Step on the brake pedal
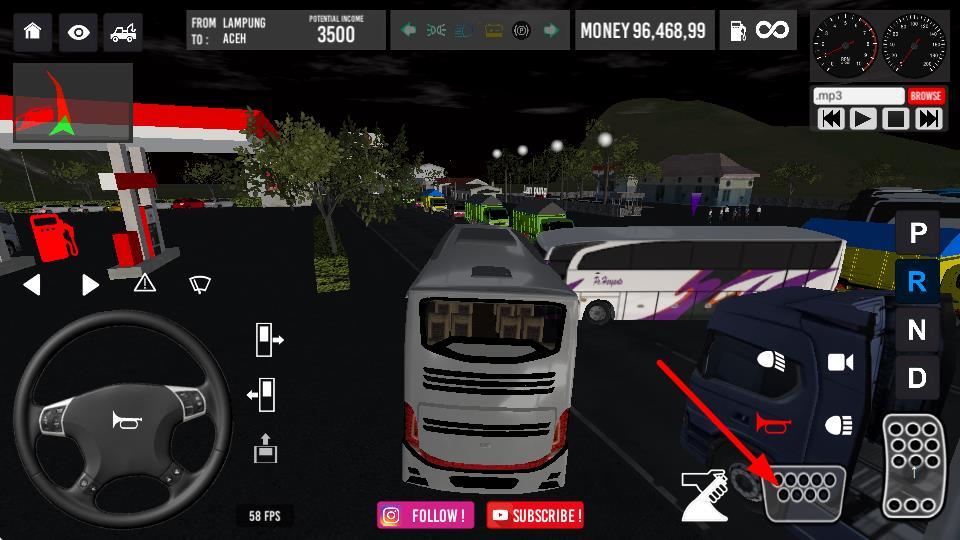 (x=805, y=492)
